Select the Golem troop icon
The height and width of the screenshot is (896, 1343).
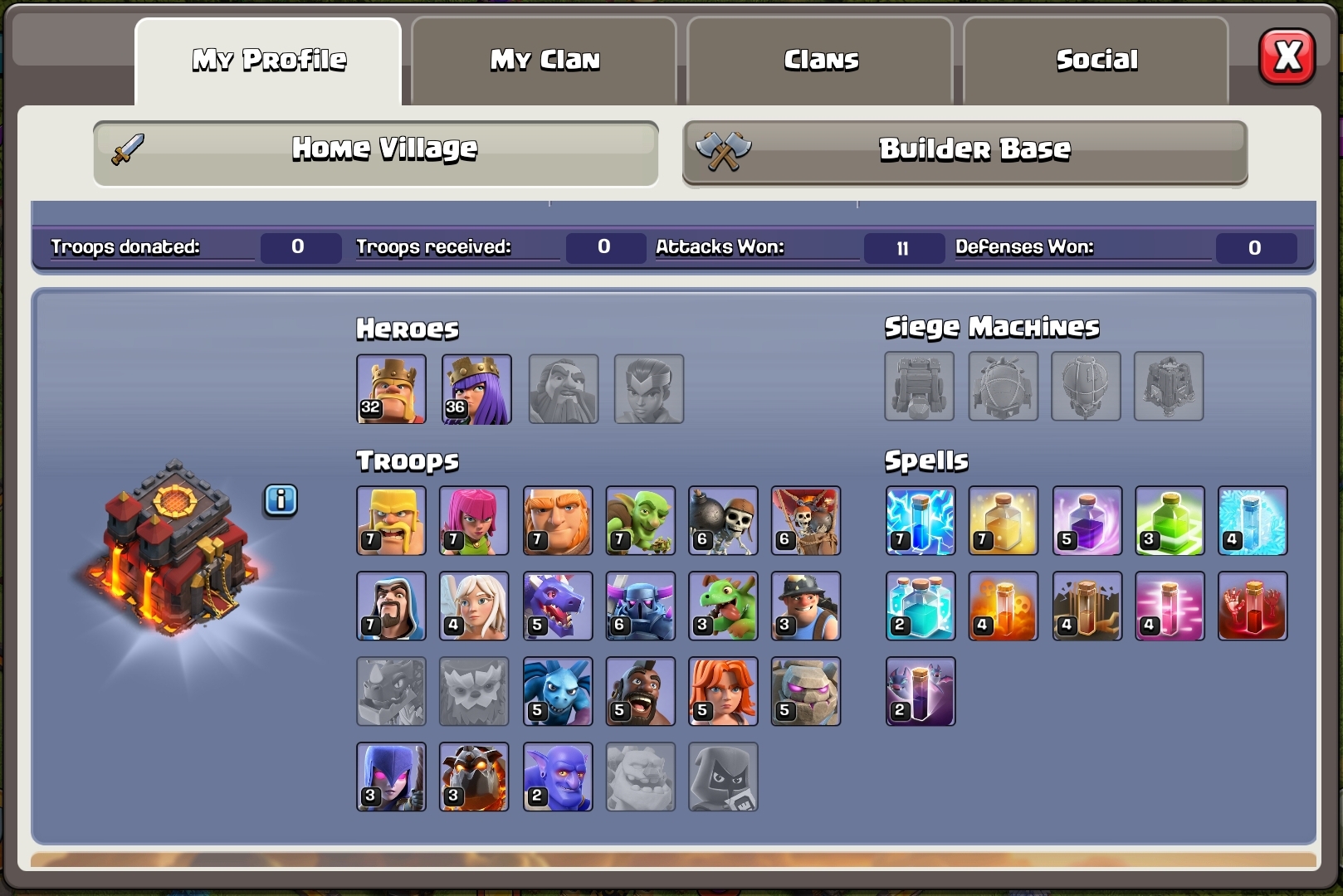pos(806,691)
